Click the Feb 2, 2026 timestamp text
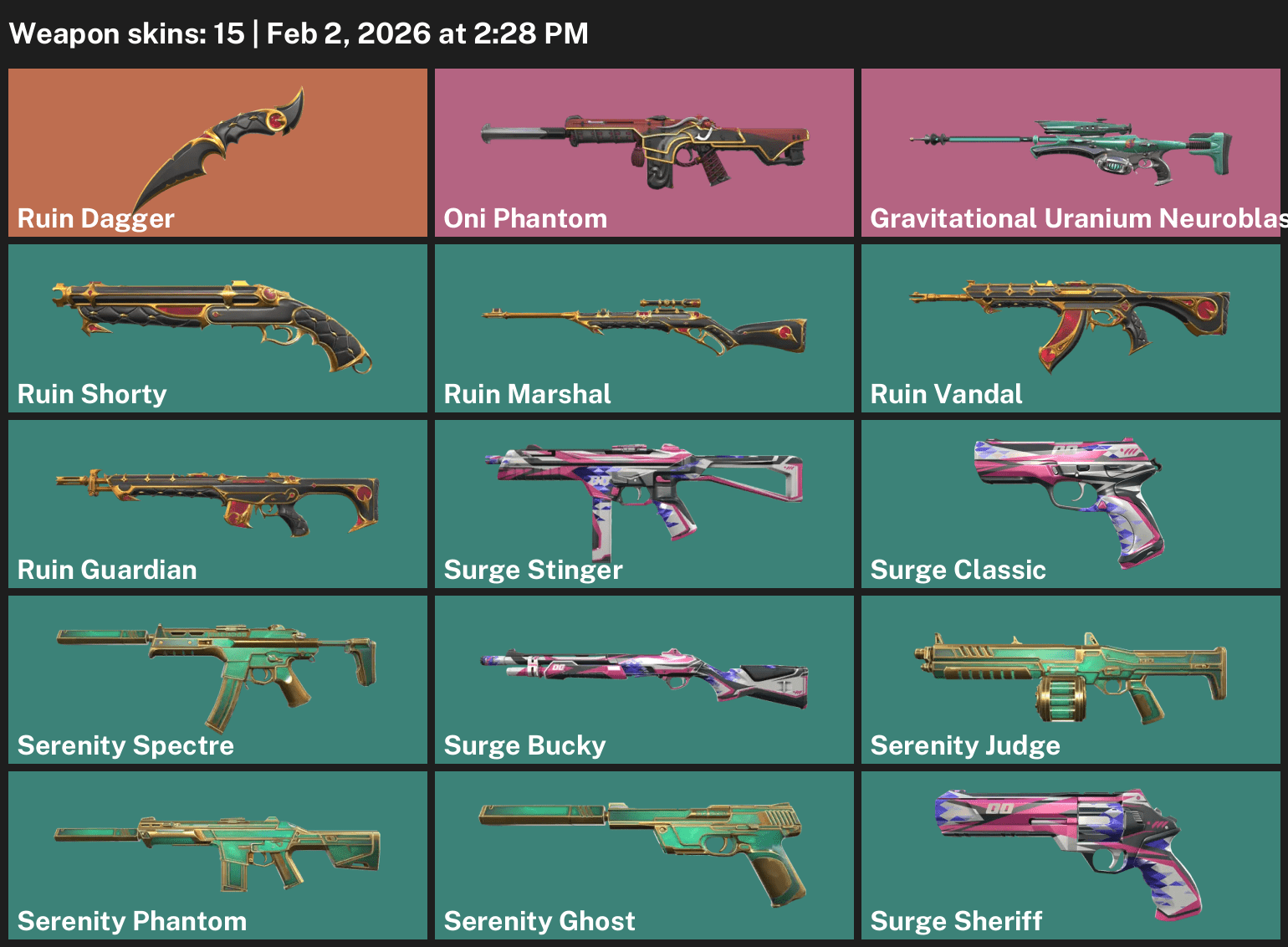The height and width of the screenshot is (947, 1288). 427,33
